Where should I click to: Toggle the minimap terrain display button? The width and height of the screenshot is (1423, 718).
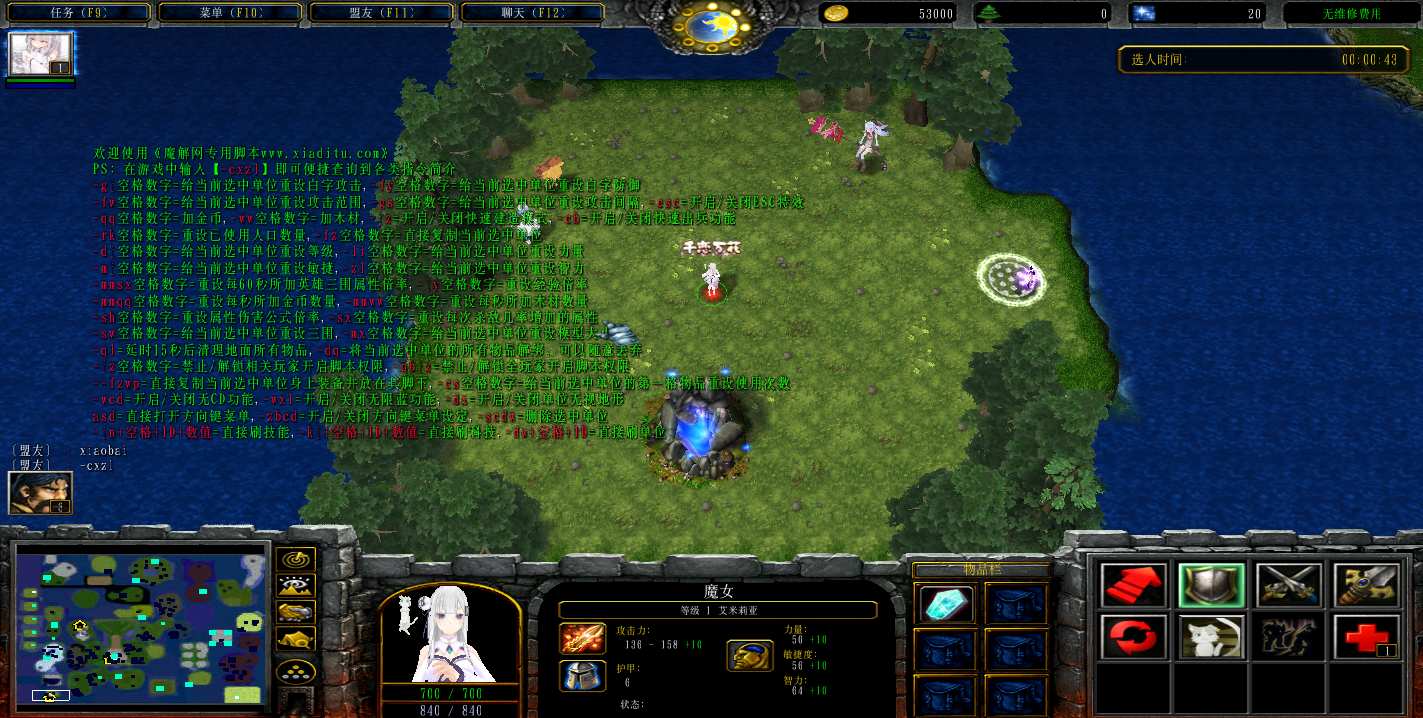pos(297,586)
